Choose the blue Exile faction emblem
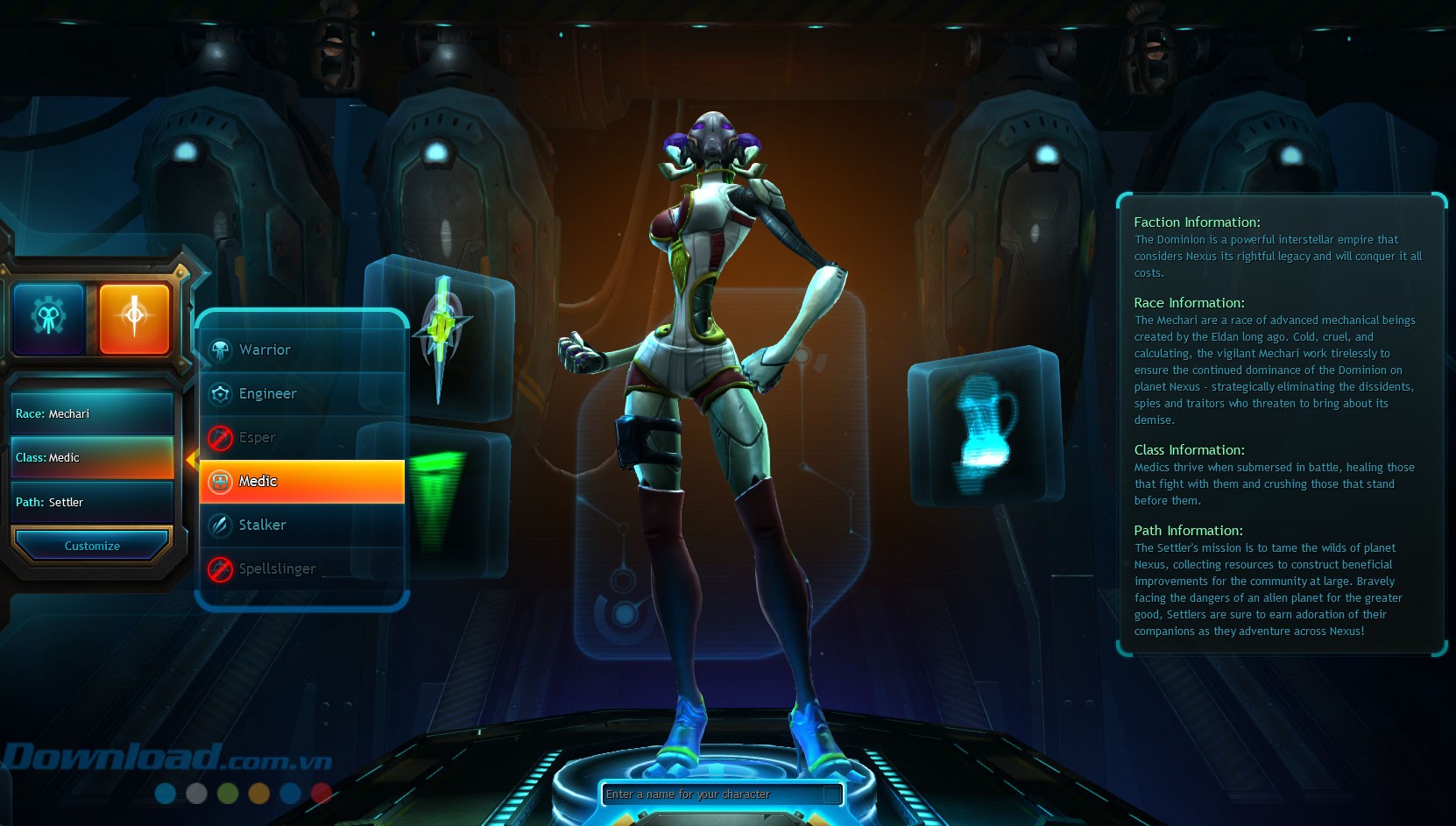 pyautogui.click(x=48, y=318)
